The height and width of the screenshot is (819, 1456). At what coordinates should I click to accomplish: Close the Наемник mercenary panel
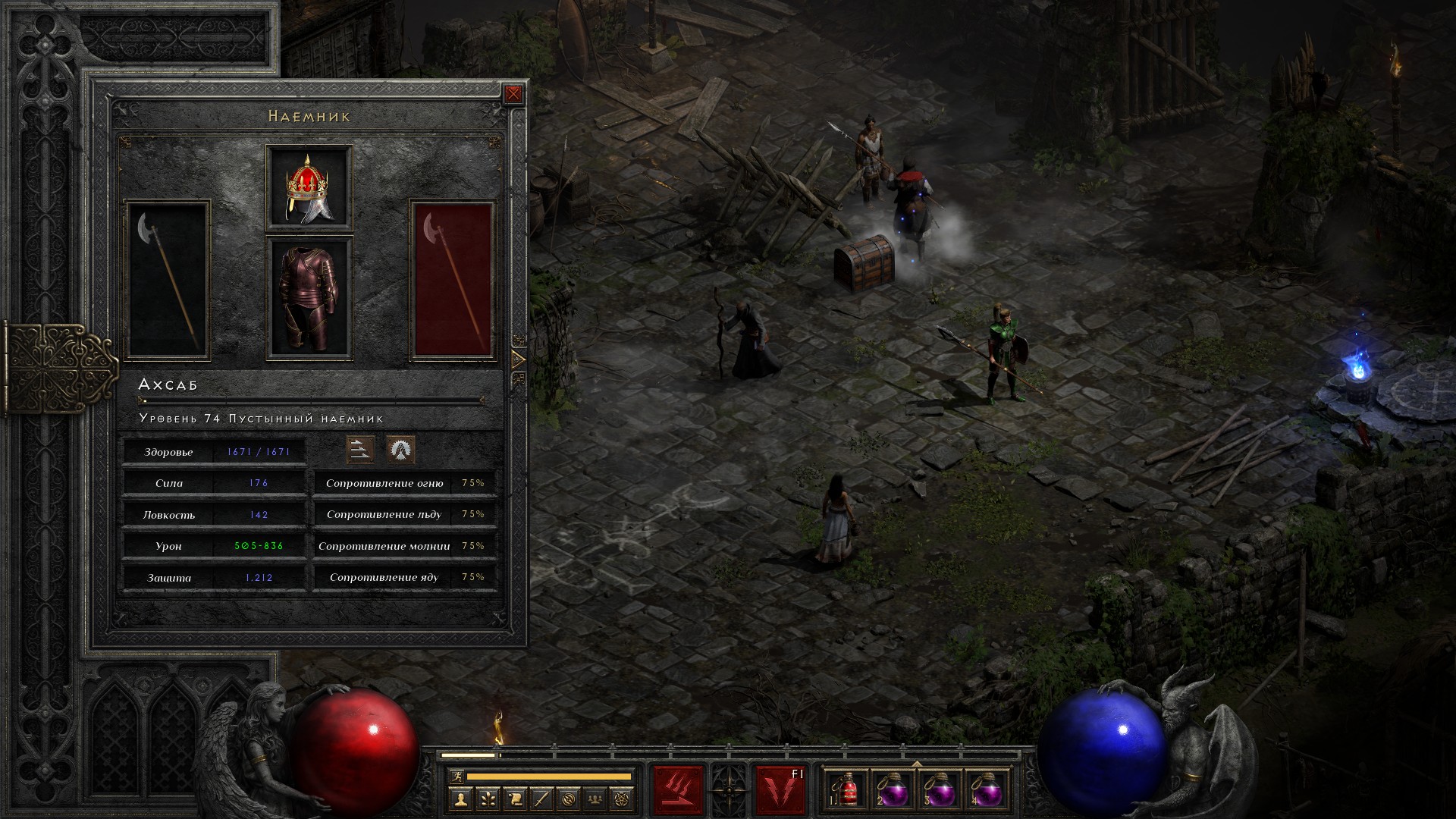coord(513,94)
